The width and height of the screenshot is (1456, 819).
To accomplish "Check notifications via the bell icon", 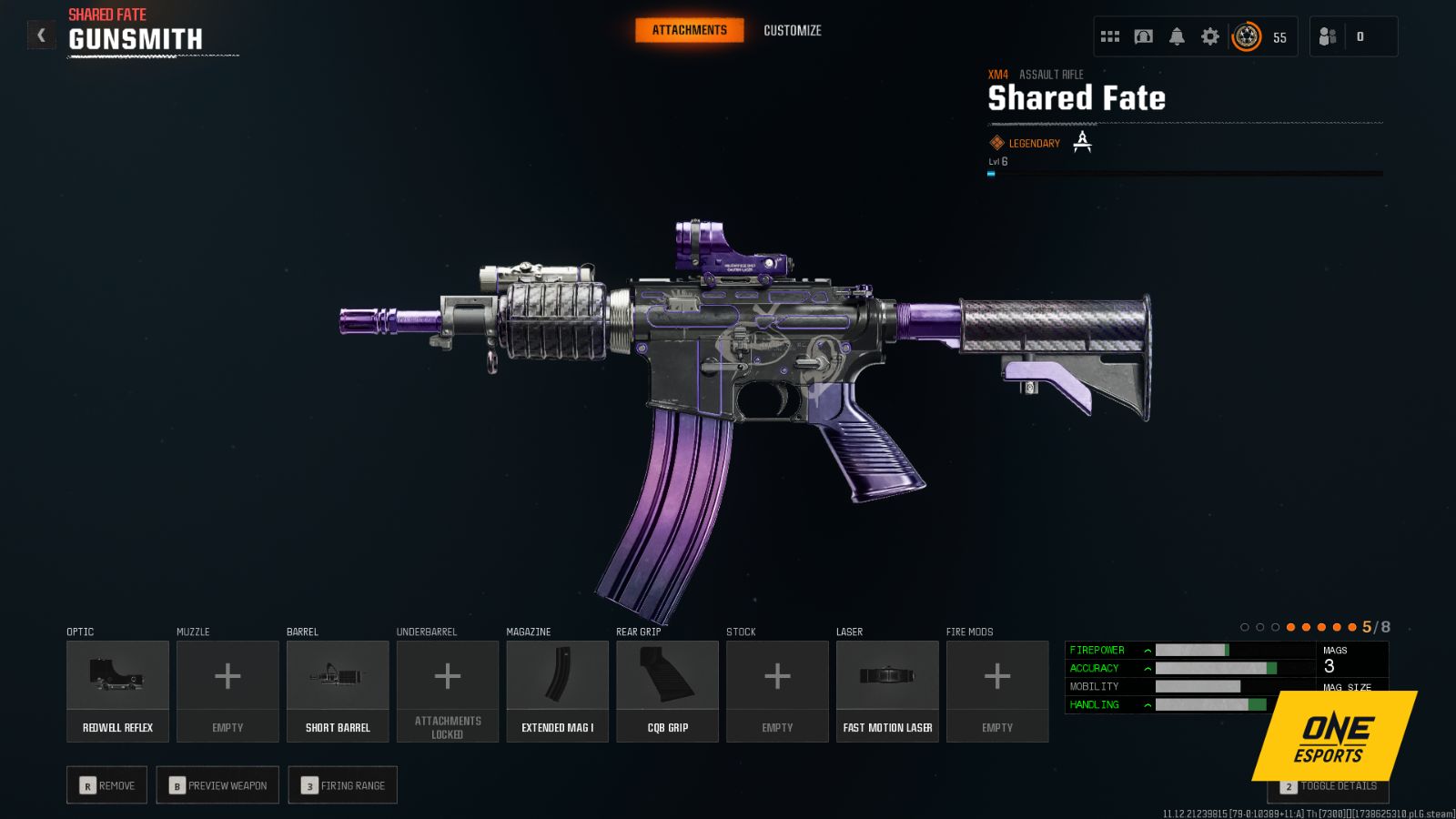I will 1177,35.
